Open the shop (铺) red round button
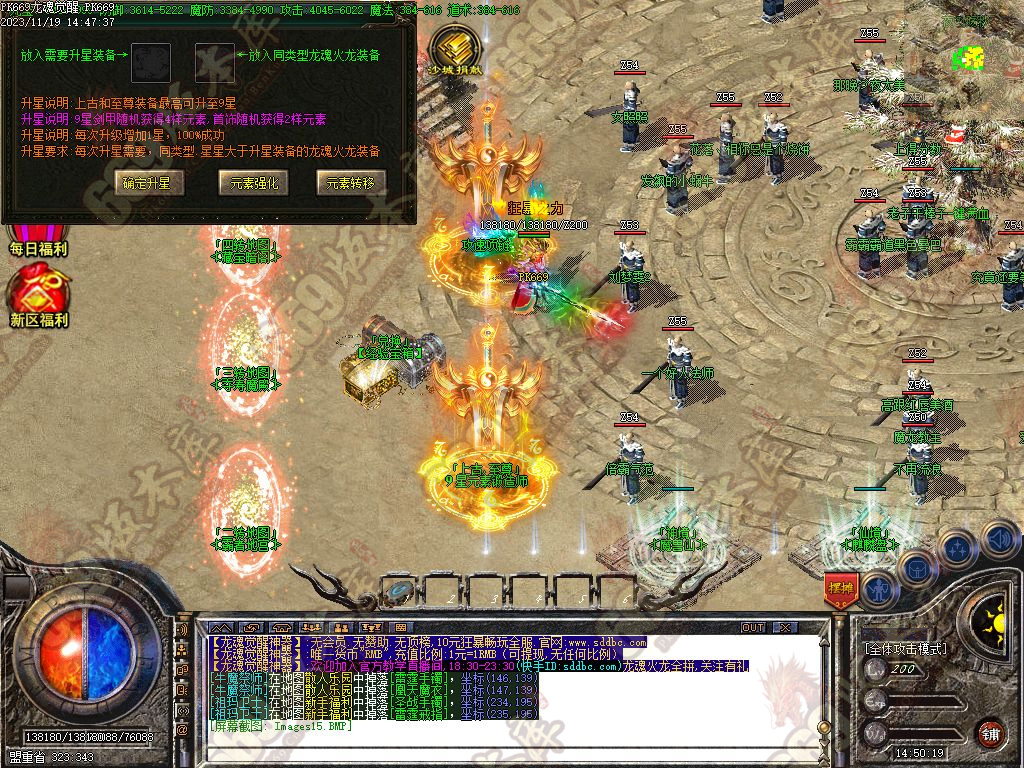Image resolution: width=1024 pixels, height=768 pixels. click(x=990, y=733)
